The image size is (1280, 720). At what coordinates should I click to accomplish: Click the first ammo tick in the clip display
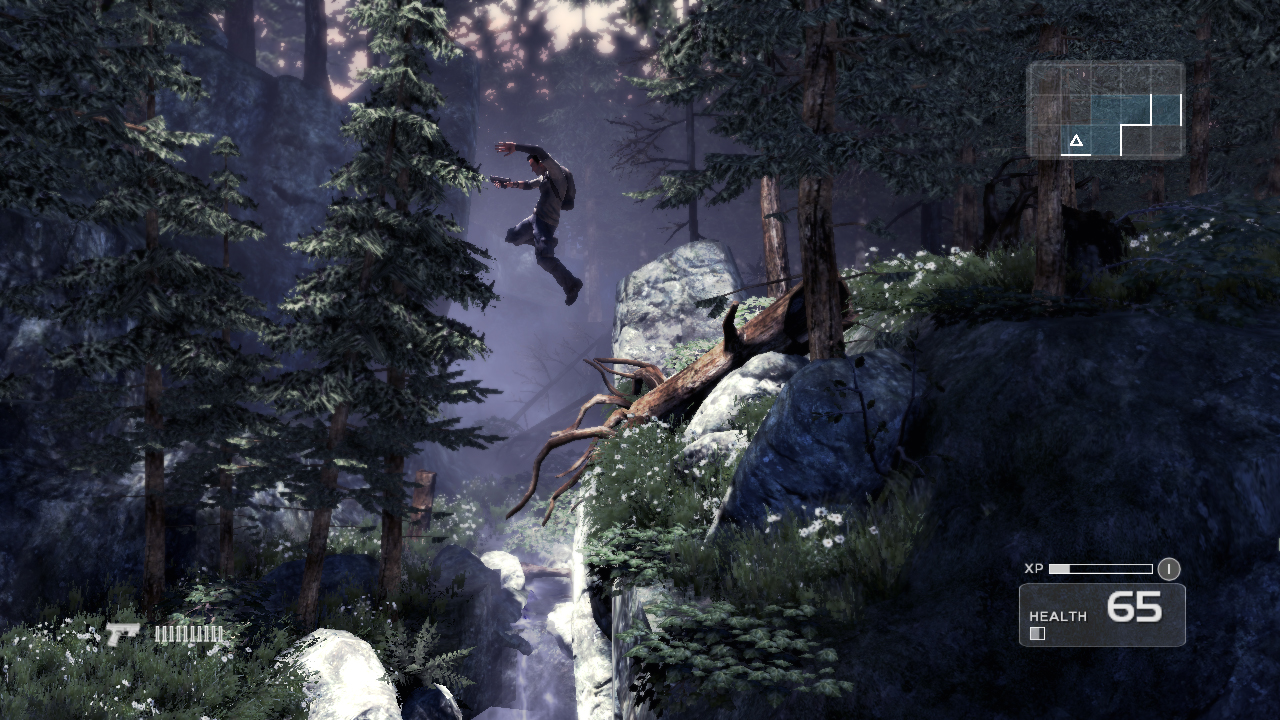158,634
